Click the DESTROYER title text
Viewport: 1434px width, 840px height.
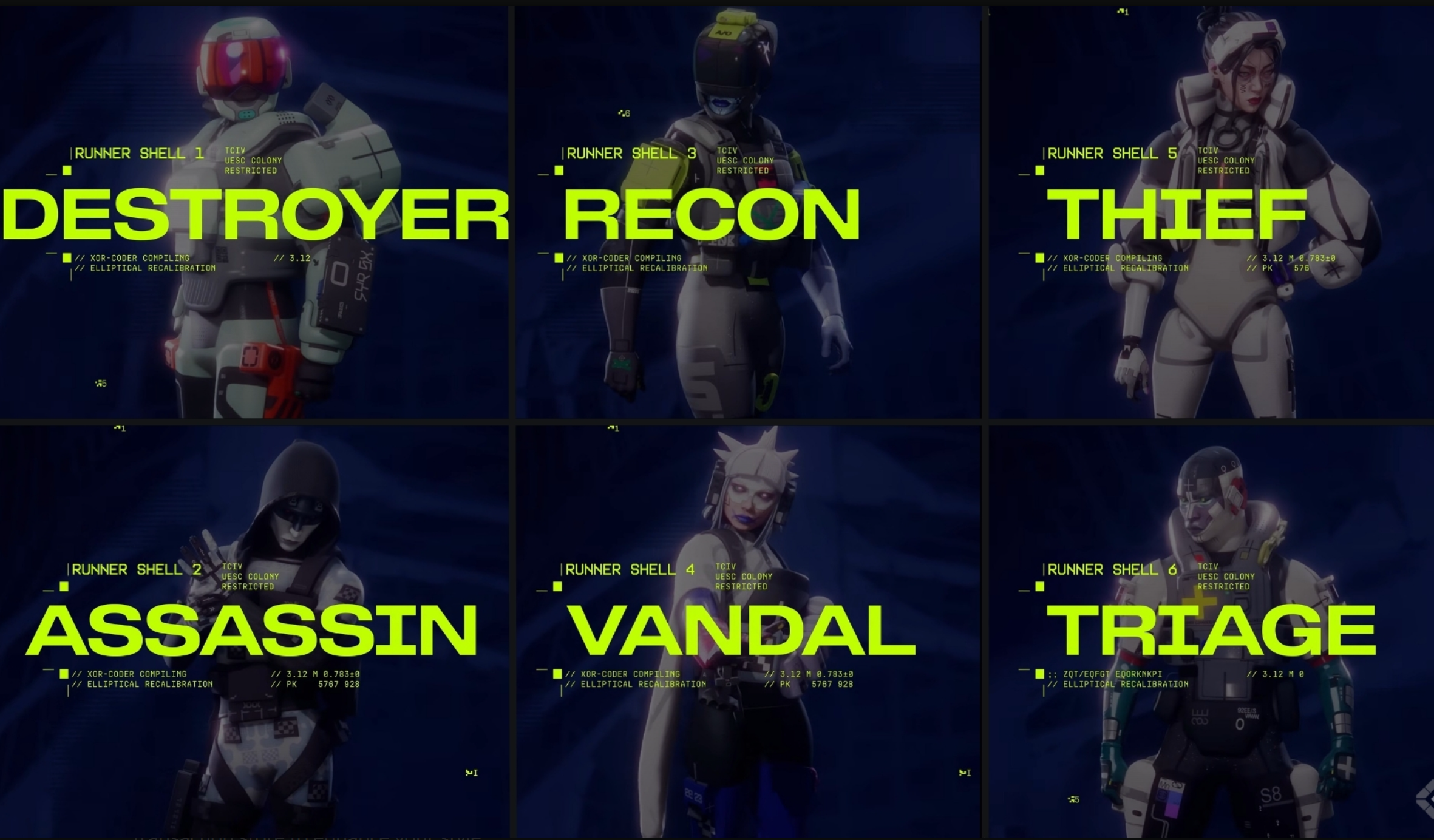[255, 214]
